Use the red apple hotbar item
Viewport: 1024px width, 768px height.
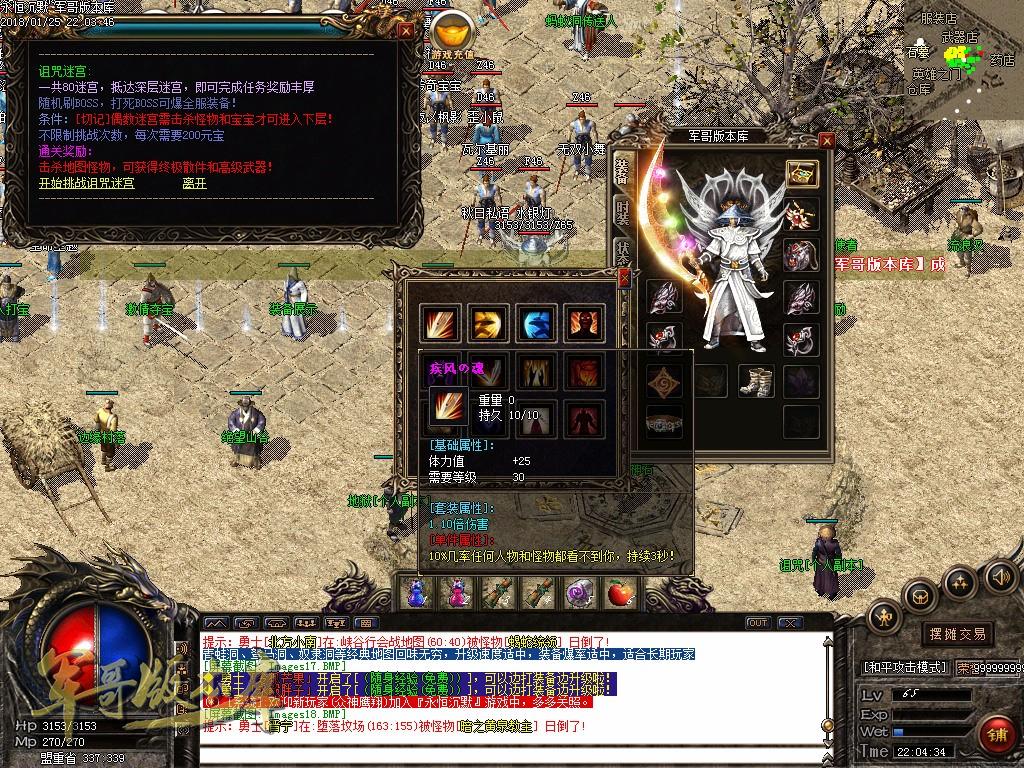tap(620, 594)
